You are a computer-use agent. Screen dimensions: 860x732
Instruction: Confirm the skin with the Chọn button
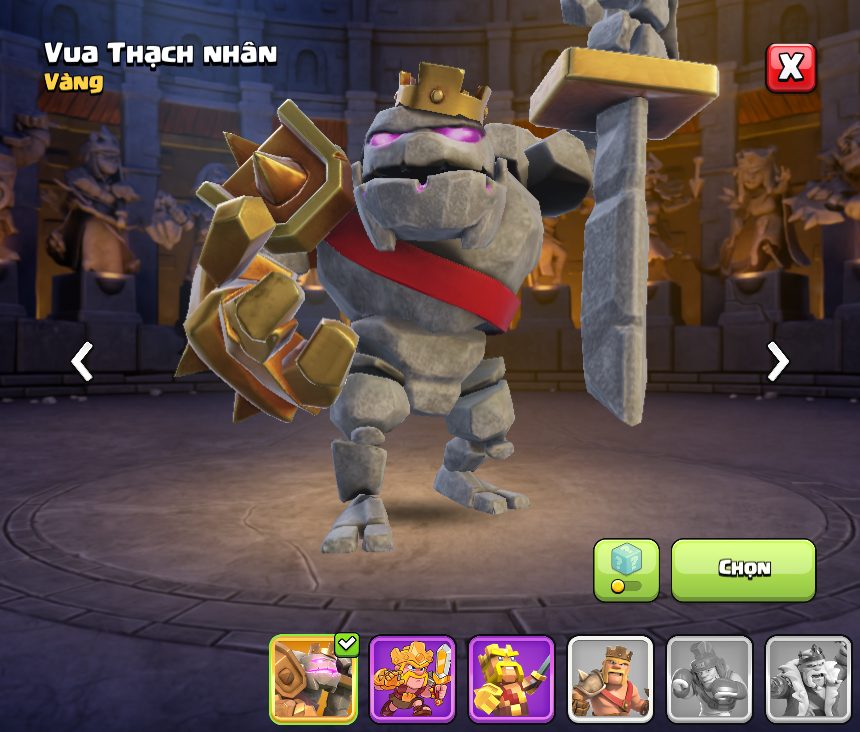743,569
